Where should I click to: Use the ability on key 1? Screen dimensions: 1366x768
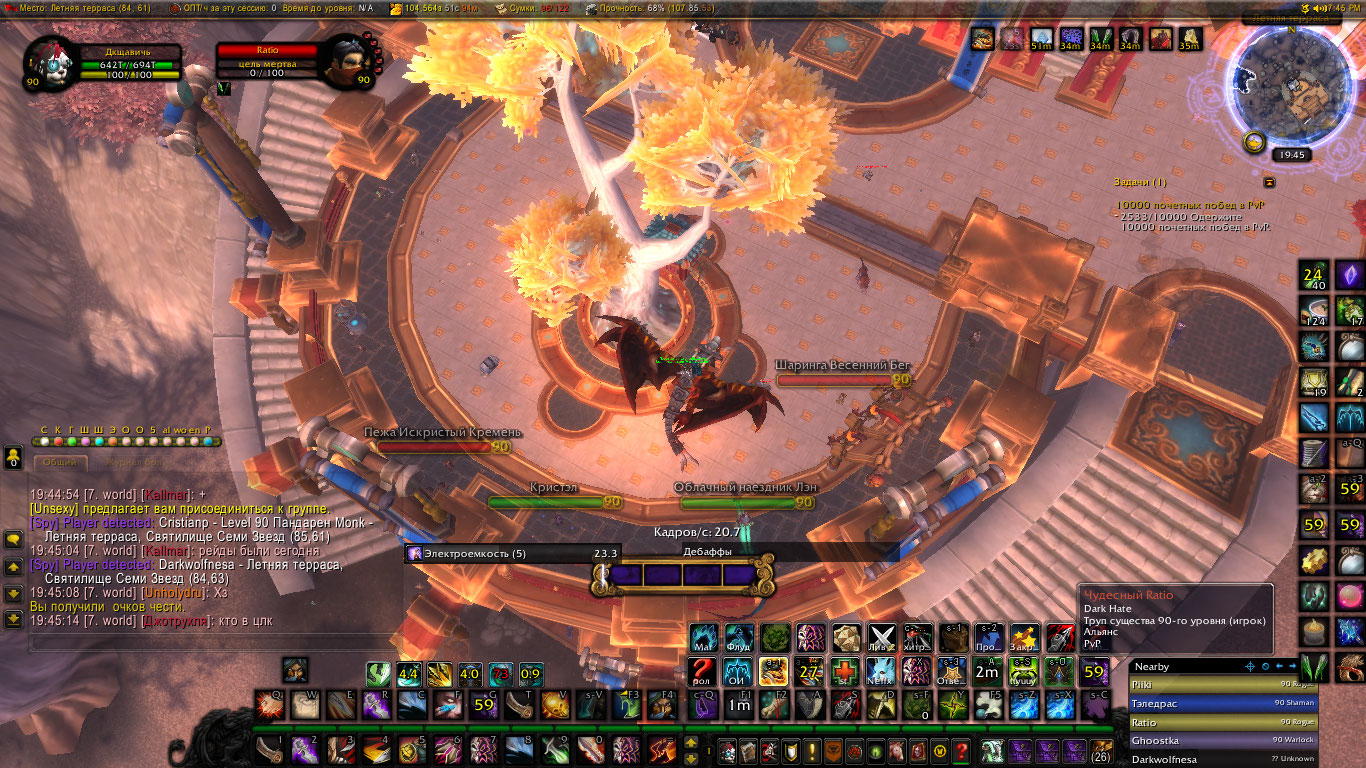click(270, 749)
